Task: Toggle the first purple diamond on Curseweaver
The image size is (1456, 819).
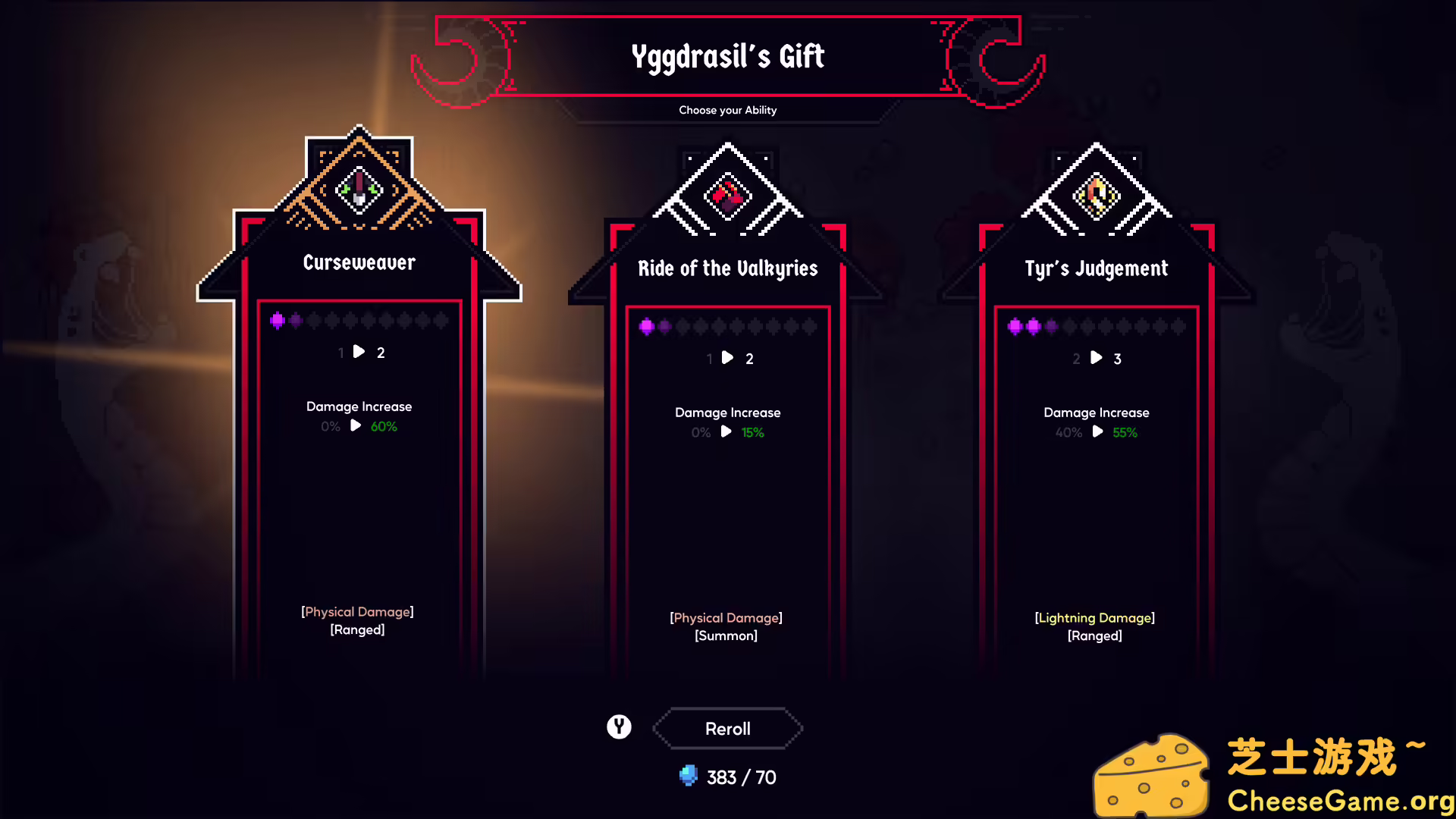Action: point(276,320)
